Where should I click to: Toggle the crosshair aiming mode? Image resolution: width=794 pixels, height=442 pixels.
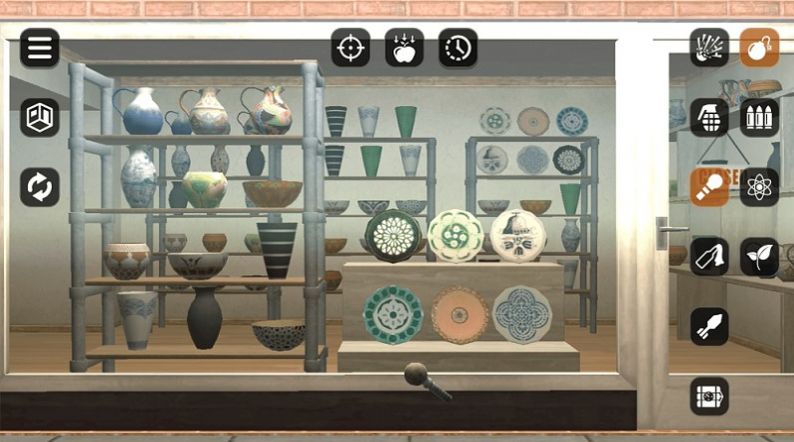tap(351, 48)
